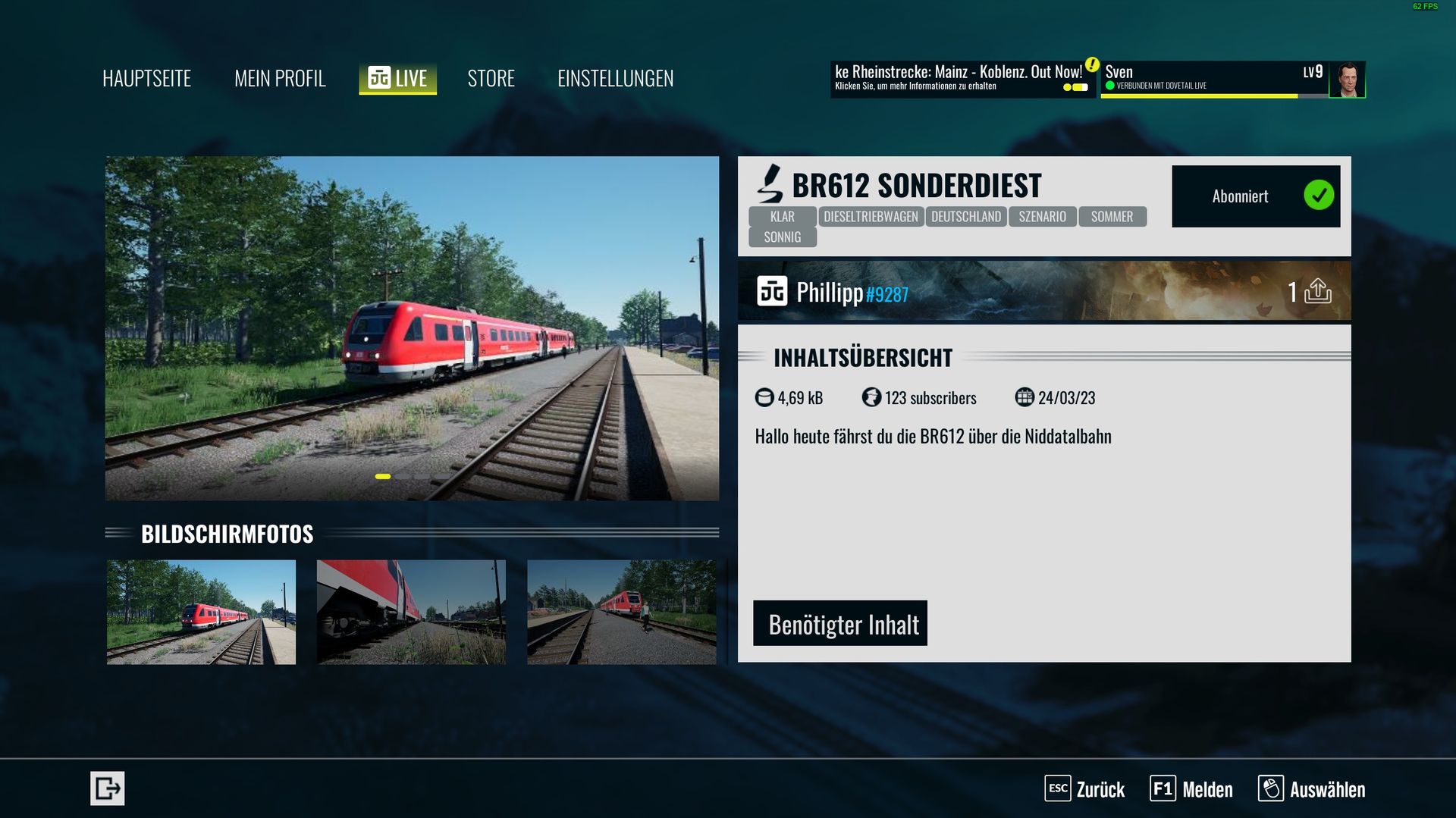The image size is (1456, 818).
Task: View the third screenshot with distant train
Action: tap(621, 612)
